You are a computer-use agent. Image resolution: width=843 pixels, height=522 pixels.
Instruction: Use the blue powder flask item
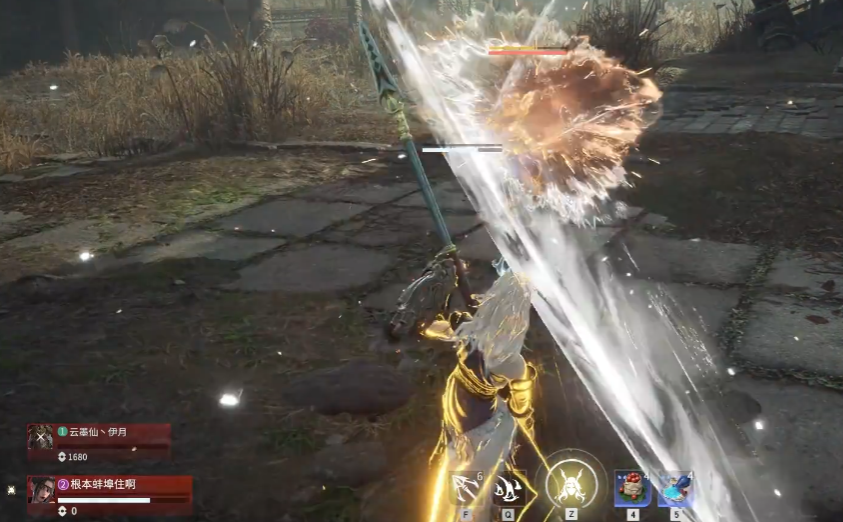click(676, 489)
